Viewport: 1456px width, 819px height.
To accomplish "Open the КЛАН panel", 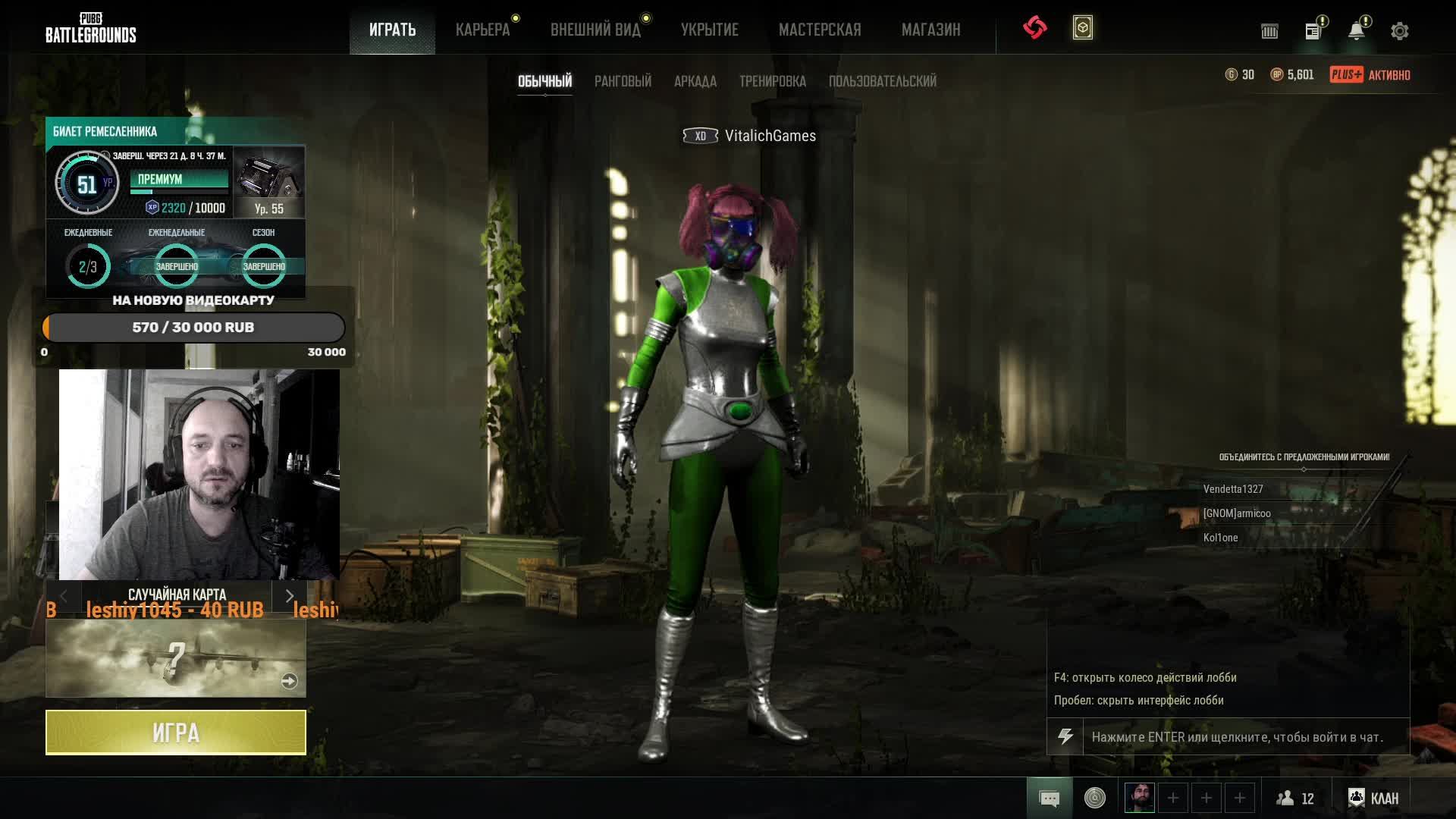I will pyautogui.click(x=1373, y=798).
